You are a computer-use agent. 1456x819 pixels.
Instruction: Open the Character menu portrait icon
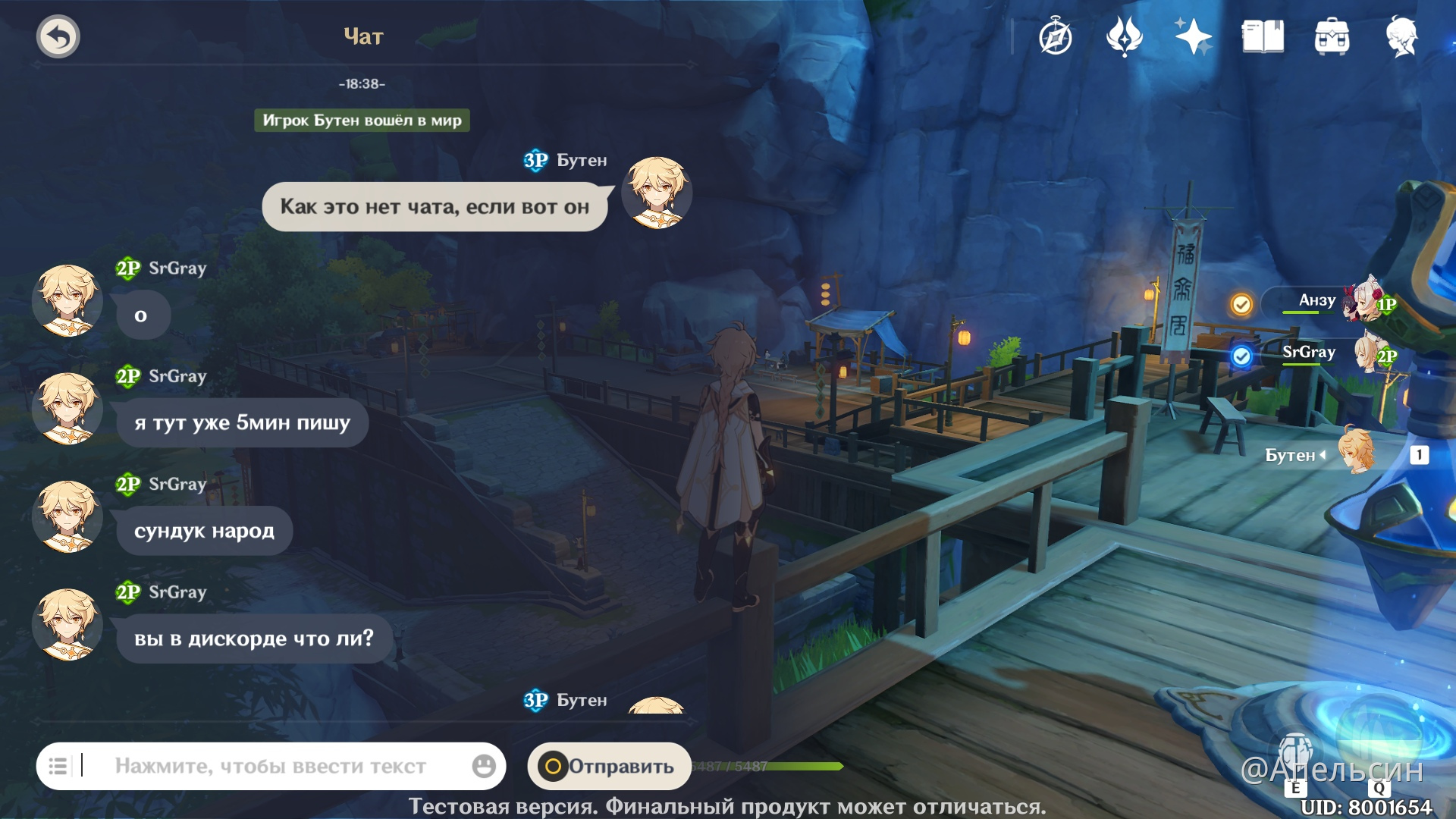(1404, 36)
